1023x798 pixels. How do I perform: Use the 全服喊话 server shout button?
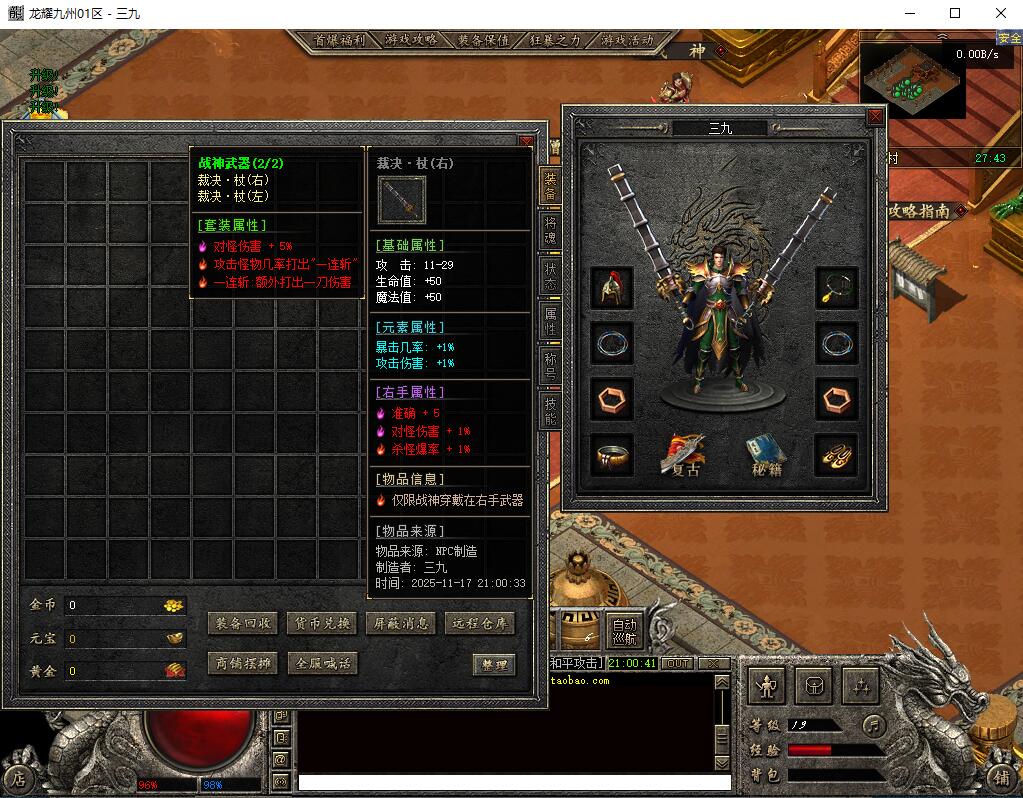(321, 663)
